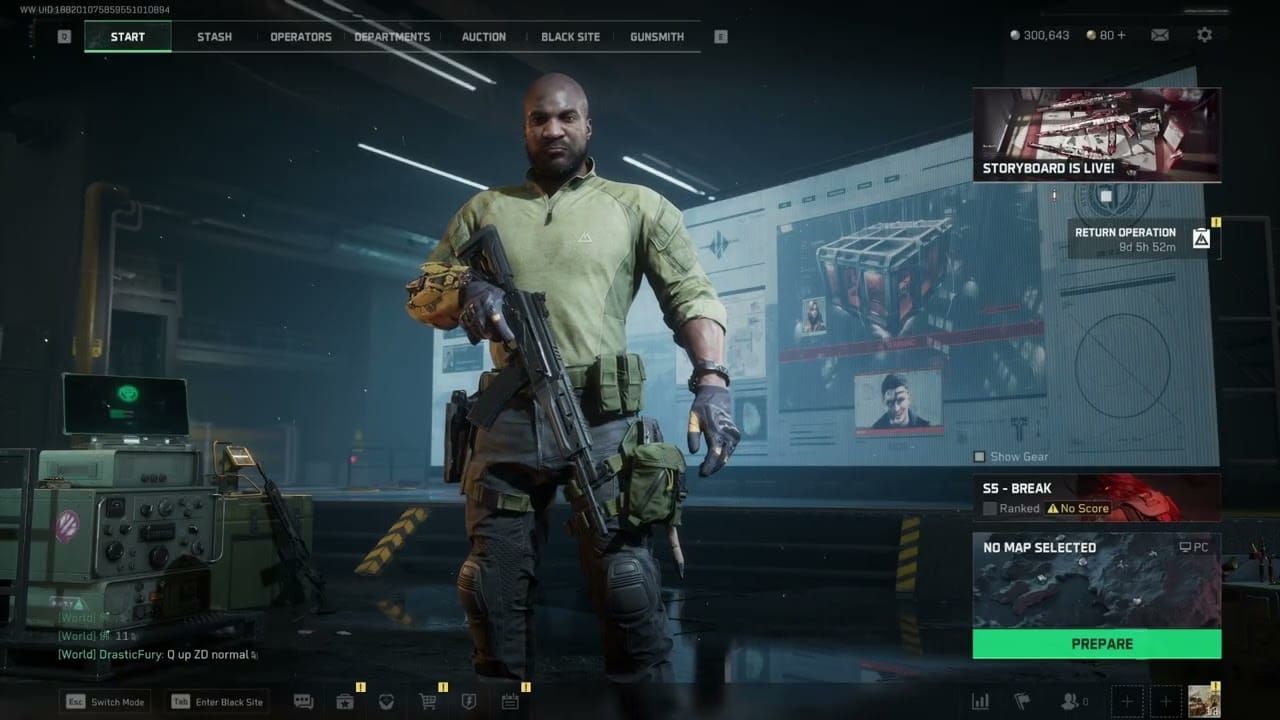Open the chat messages icon
This screenshot has width=1280, height=720.
coord(305,702)
